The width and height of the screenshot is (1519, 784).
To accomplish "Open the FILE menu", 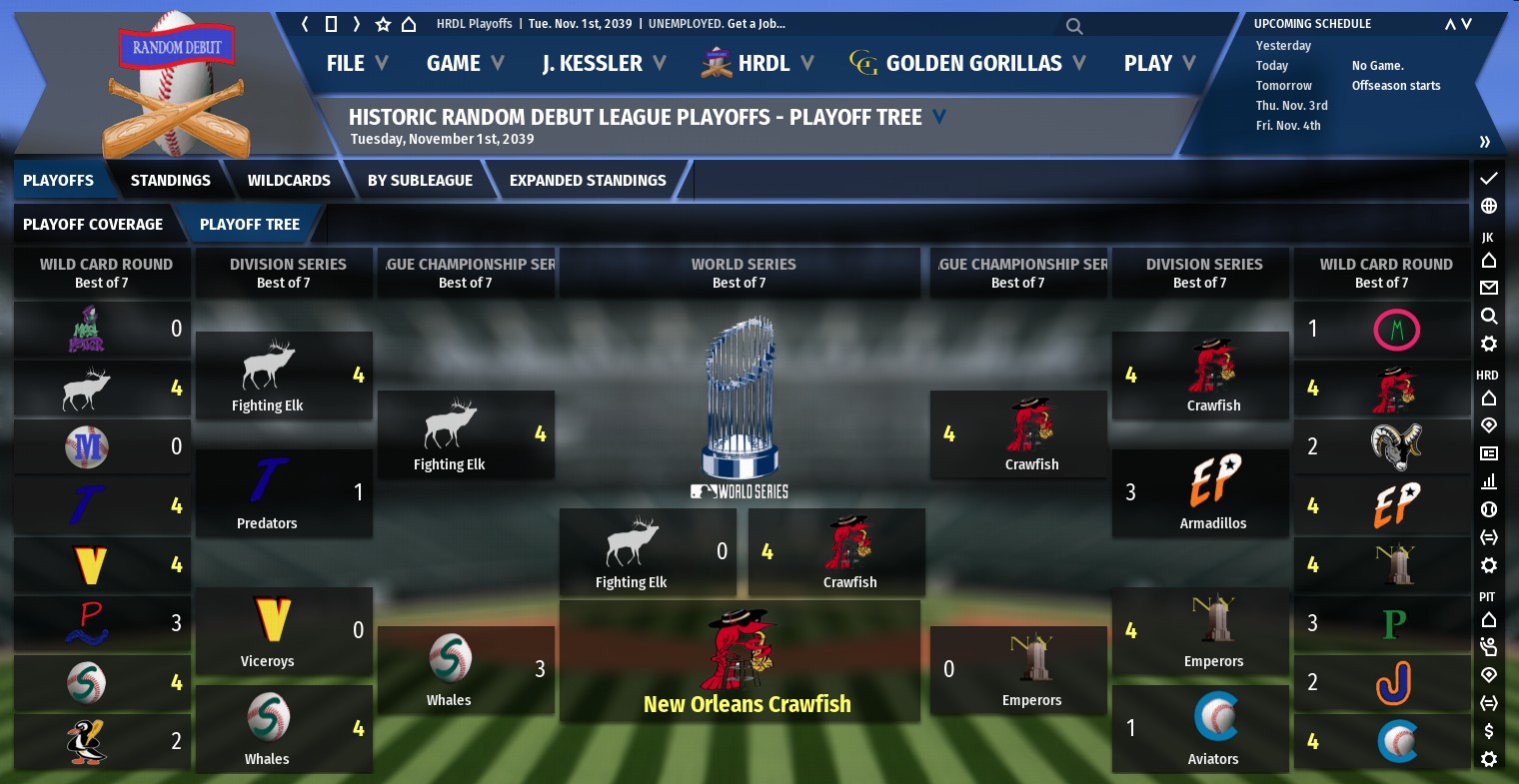I will (356, 63).
